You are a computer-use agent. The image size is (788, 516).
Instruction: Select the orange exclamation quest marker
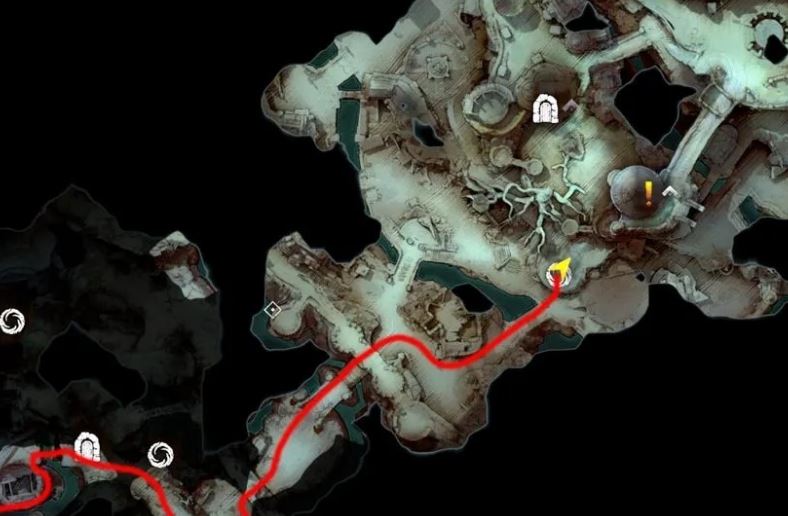[x=648, y=191]
